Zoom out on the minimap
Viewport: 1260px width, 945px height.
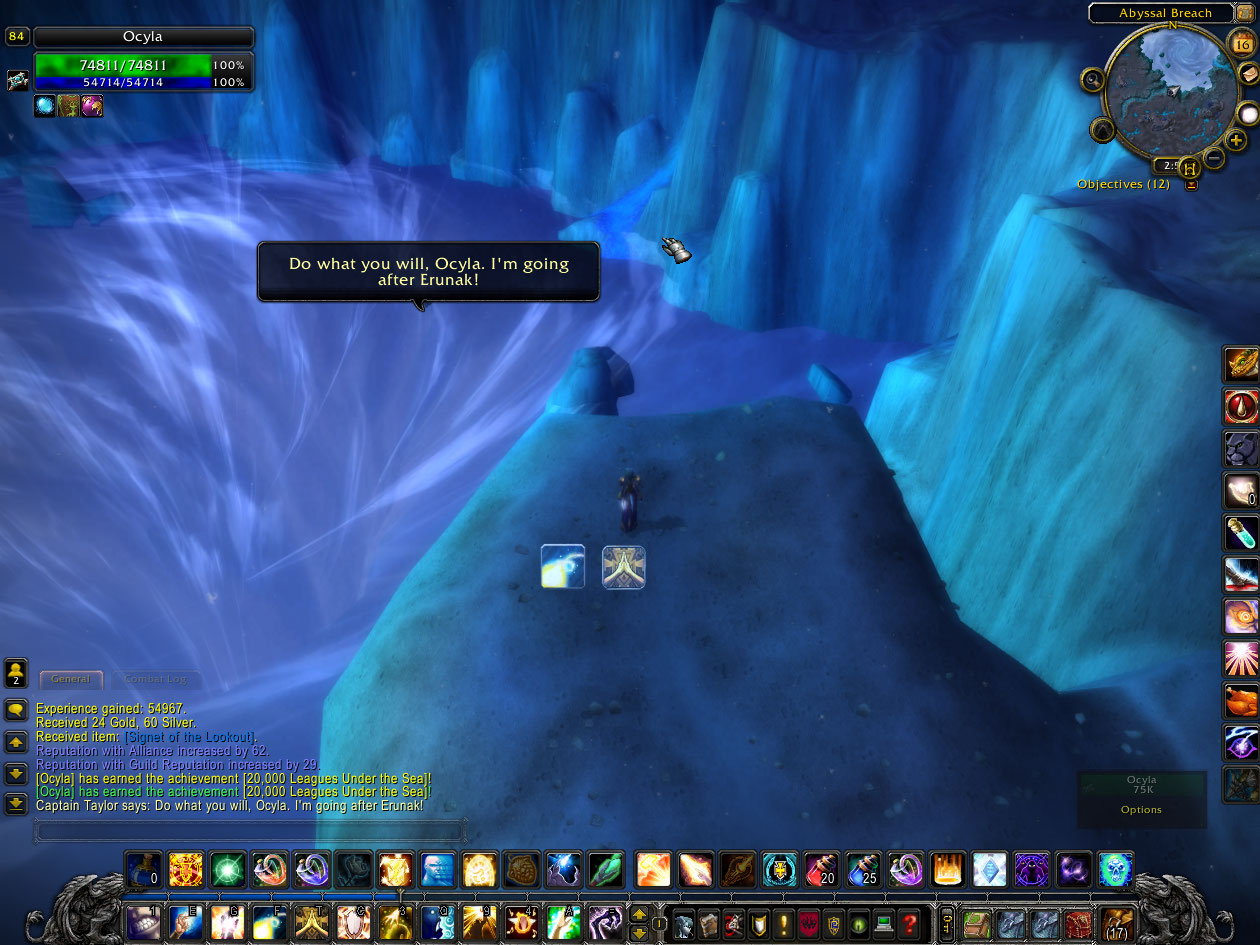click(1214, 157)
